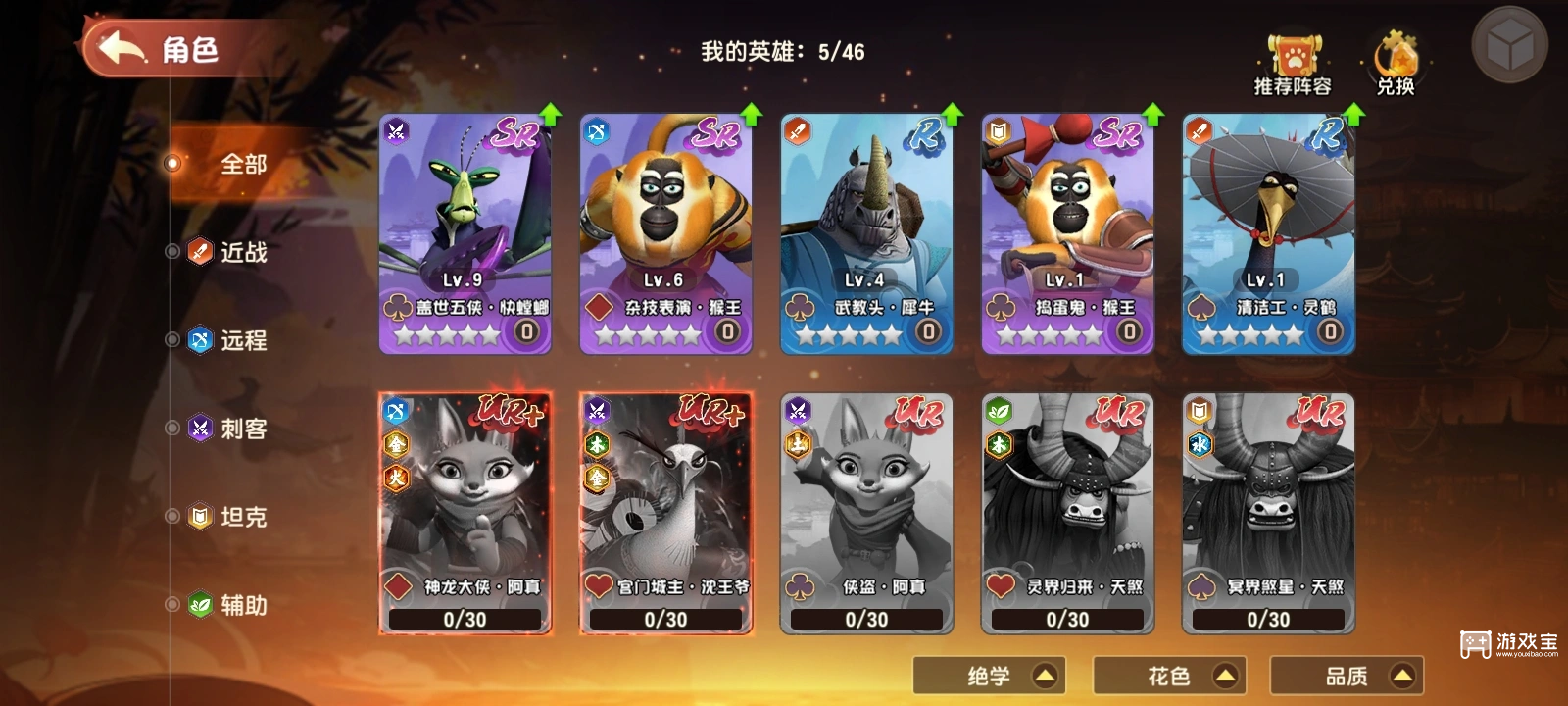Switch to the 辅助 support tab
This screenshot has height=706, width=1568.
pos(243,605)
